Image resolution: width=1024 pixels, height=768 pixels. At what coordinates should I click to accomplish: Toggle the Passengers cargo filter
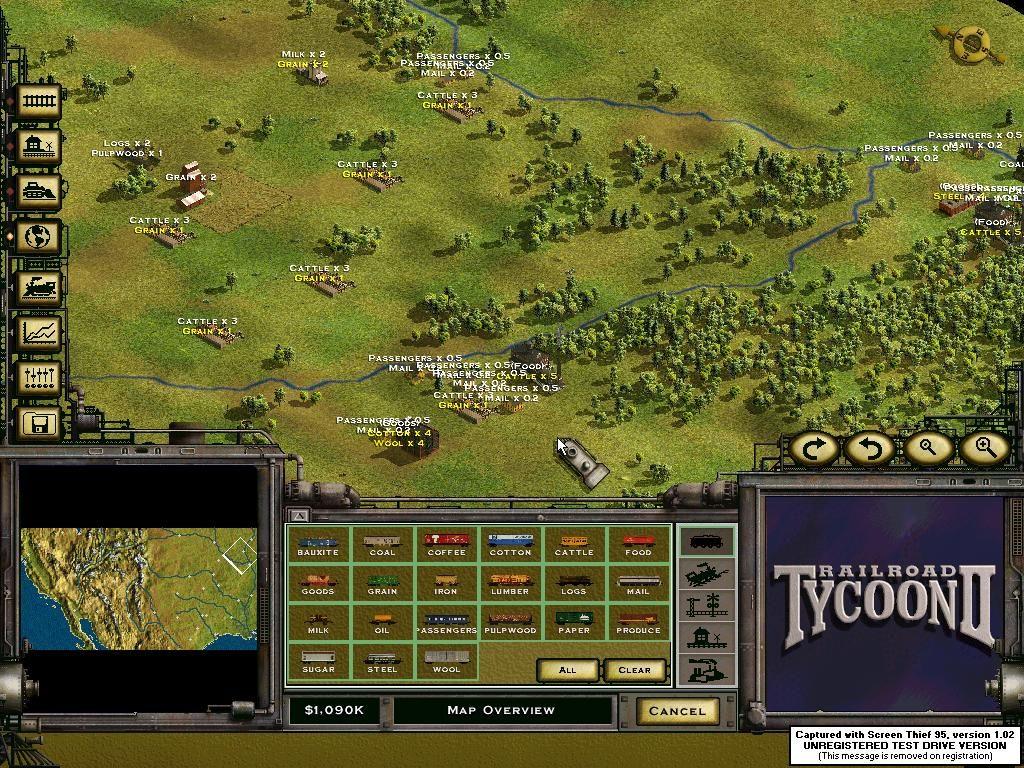[x=446, y=623]
